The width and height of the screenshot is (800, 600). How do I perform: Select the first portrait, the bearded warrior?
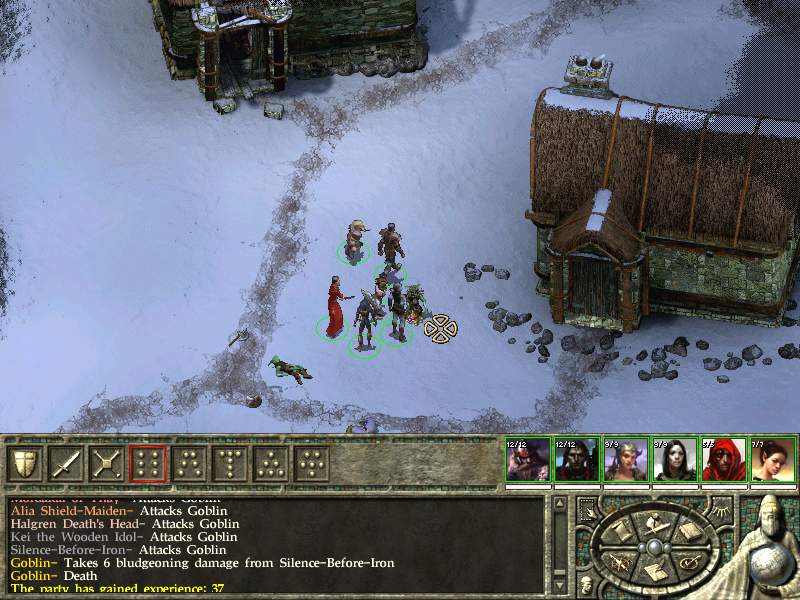(x=527, y=461)
